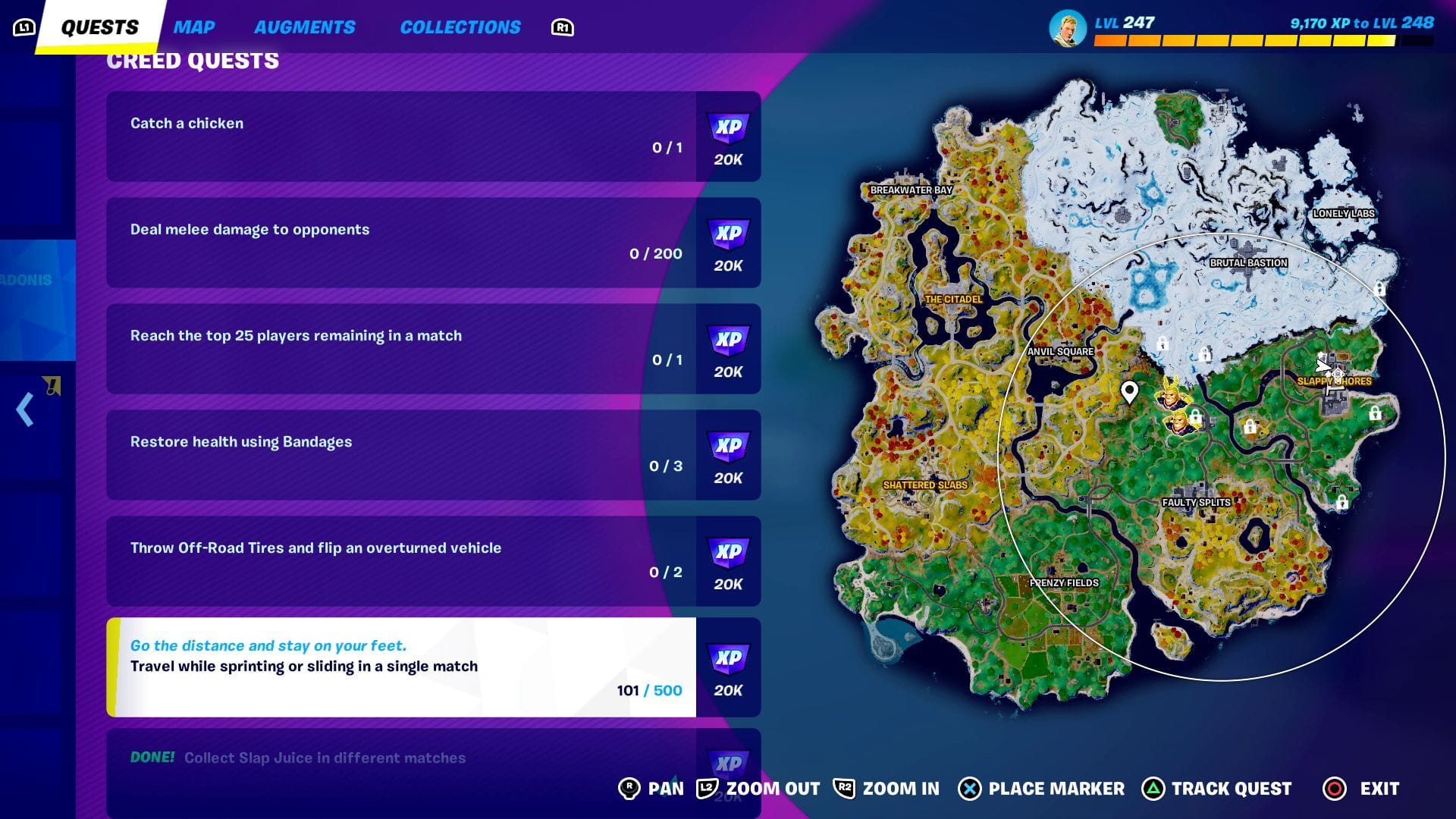Click the quest pin icon in the left sidebar

tap(52, 385)
